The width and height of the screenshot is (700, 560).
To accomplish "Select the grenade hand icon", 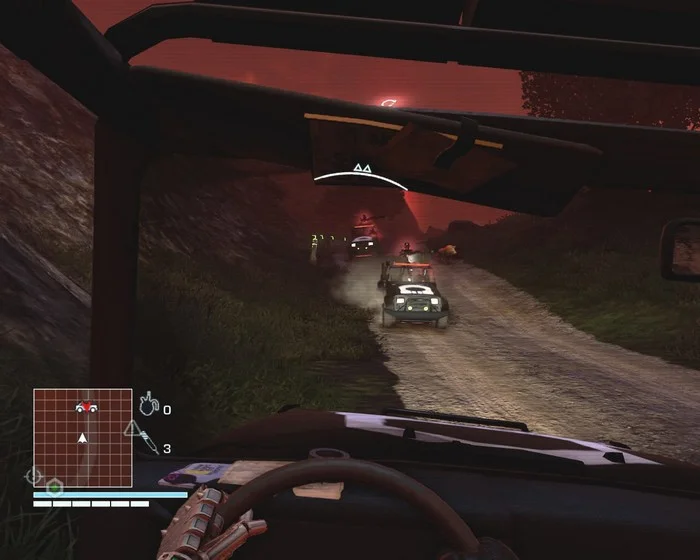I will [149, 406].
